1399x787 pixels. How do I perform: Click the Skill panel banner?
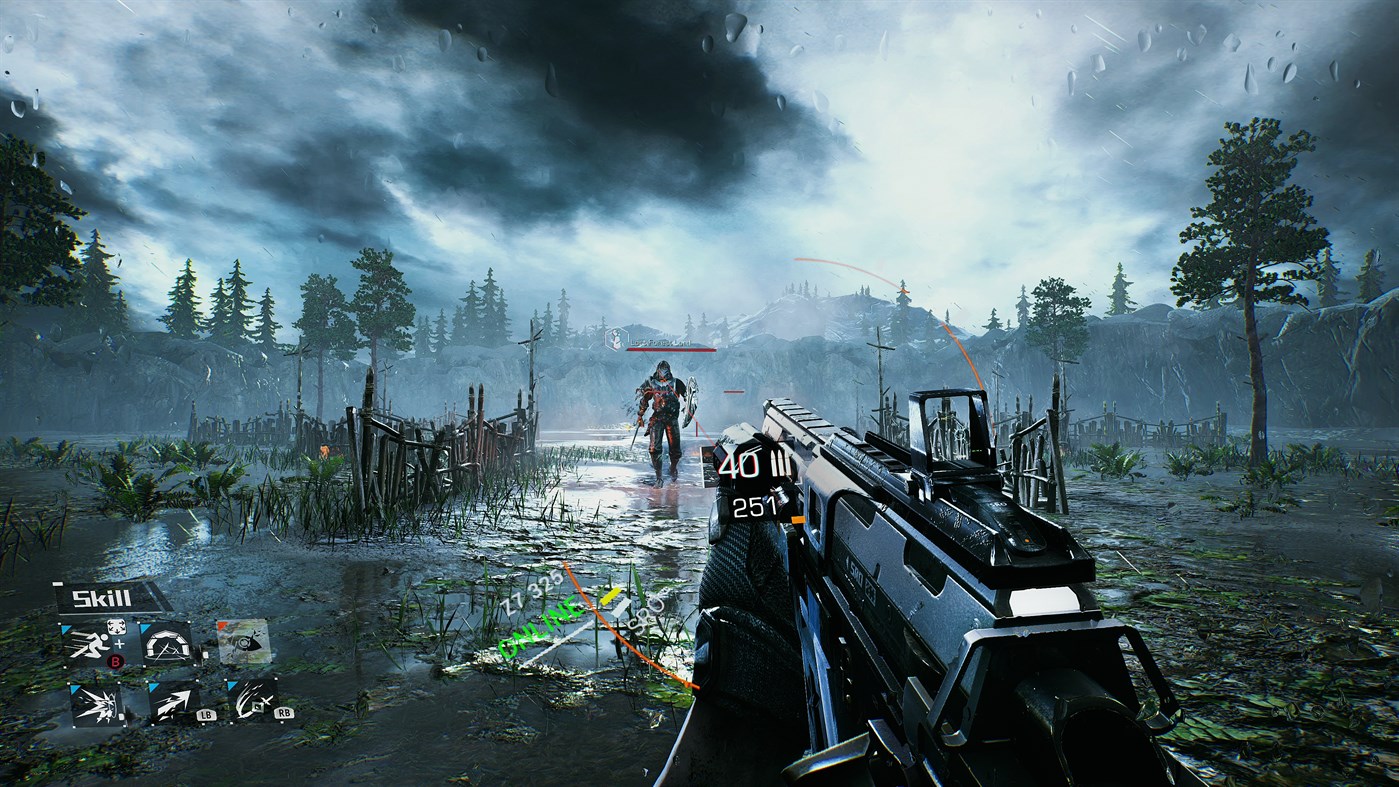tap(100, 598)
